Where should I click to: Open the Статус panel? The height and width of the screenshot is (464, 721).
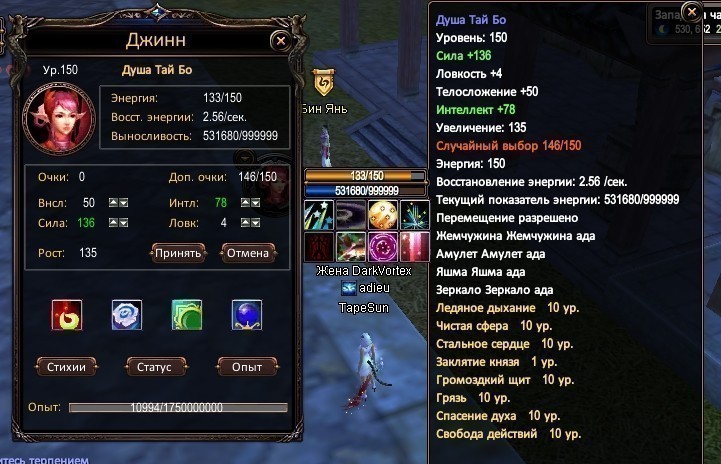[x=156, y=366]
